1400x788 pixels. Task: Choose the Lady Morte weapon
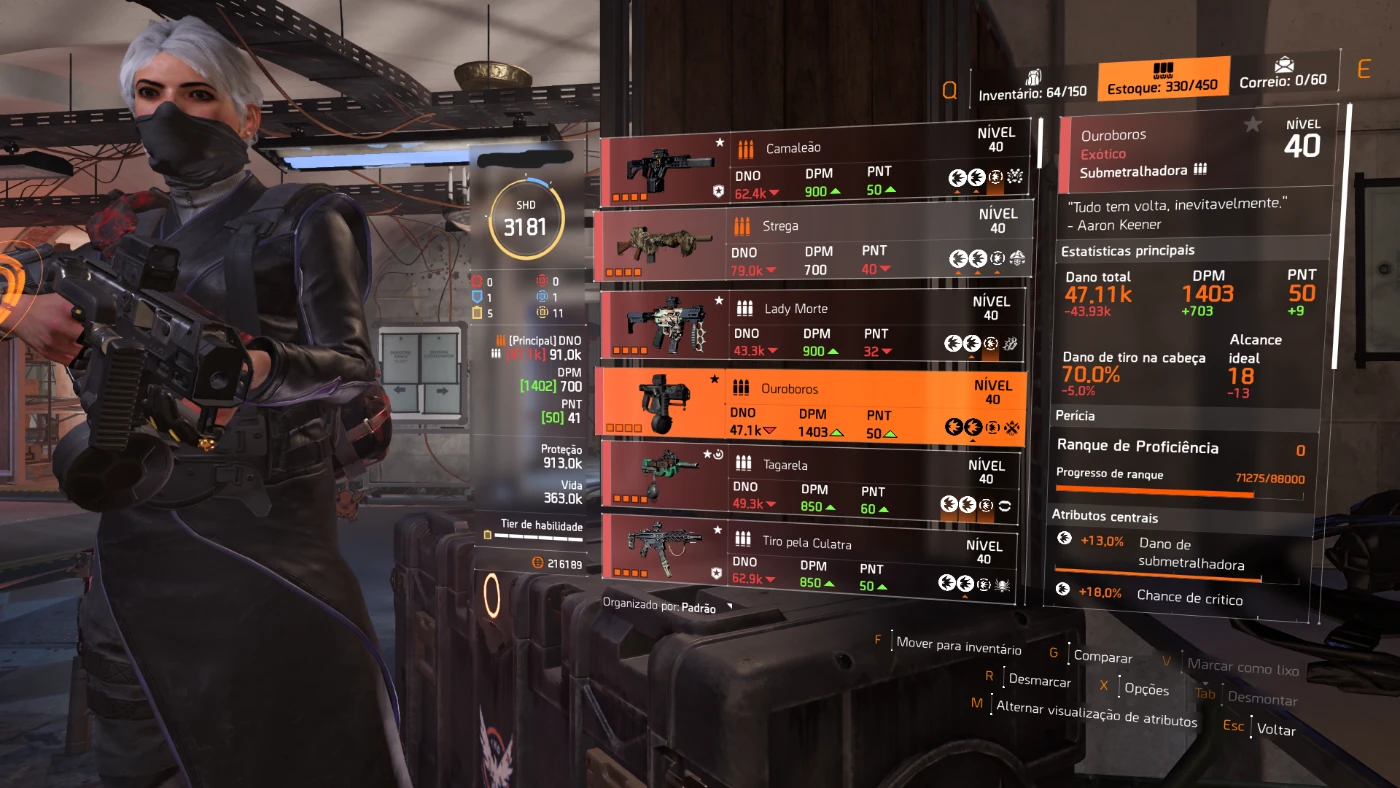pyautogui.click(x=811, y=326)
